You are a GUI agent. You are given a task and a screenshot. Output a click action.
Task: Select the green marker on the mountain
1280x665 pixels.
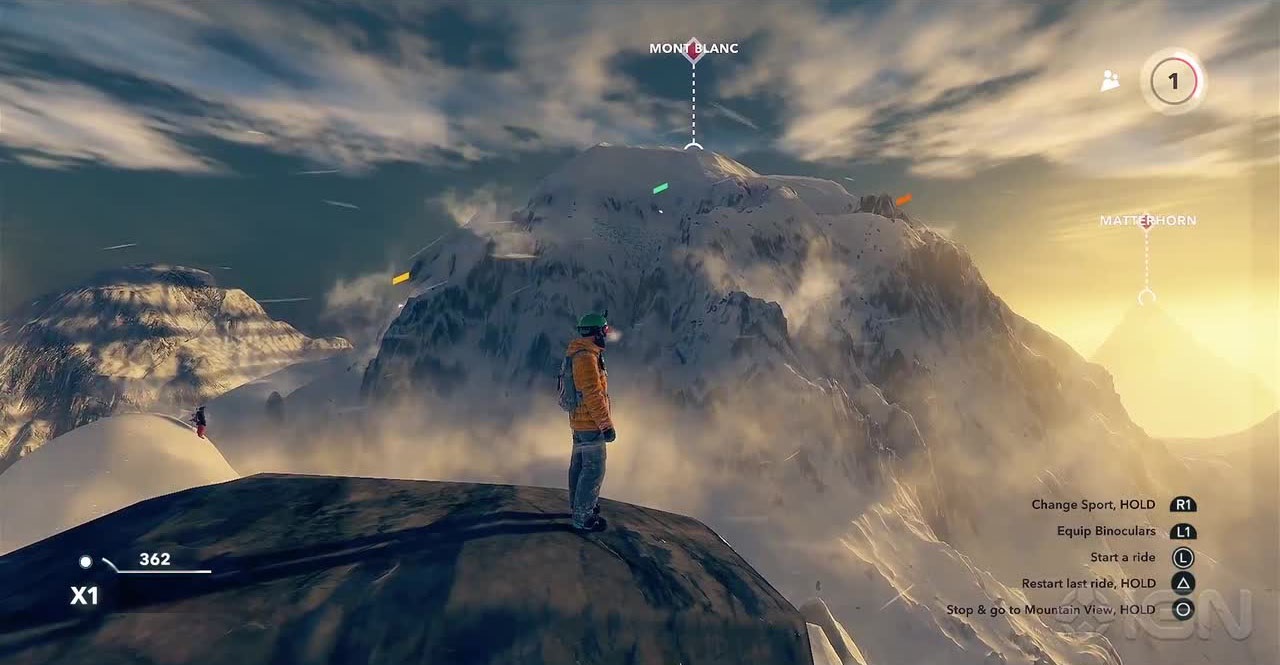[660, 188]
